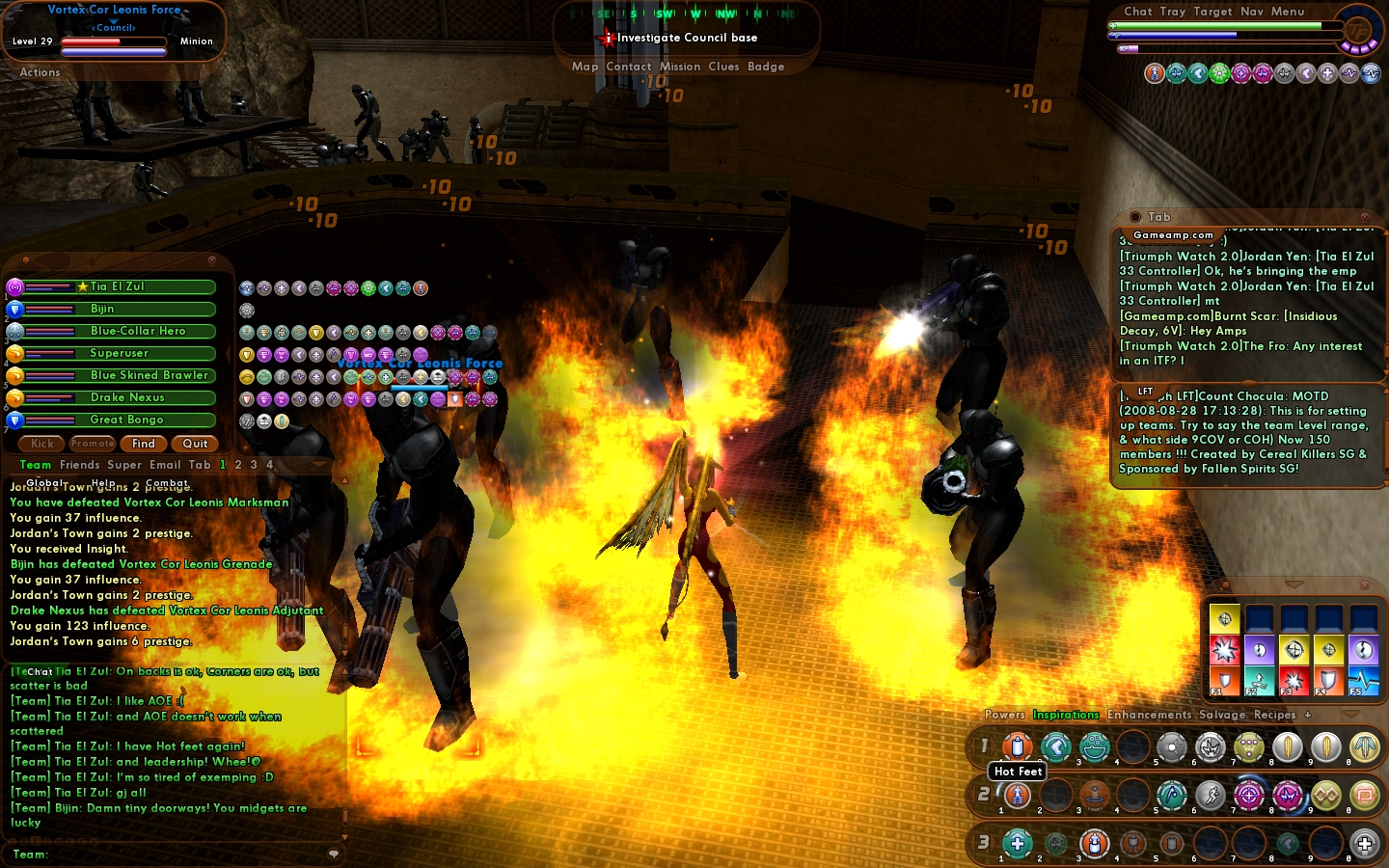Open the Map from the navigation bar
Viewport: 1389px width, 868px height.
pos(585,67)
